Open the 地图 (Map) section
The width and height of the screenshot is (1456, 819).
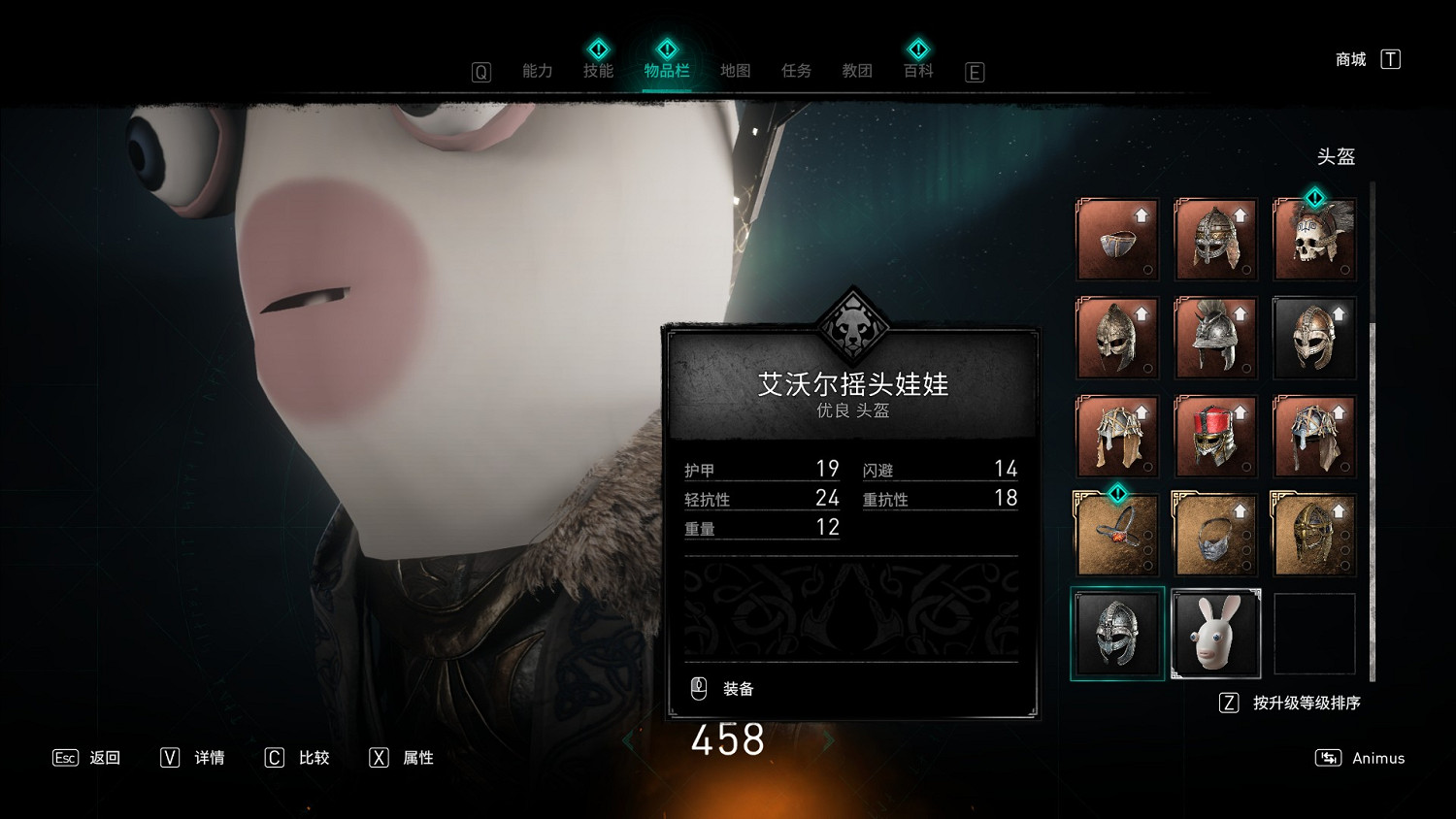pos(735,70)
